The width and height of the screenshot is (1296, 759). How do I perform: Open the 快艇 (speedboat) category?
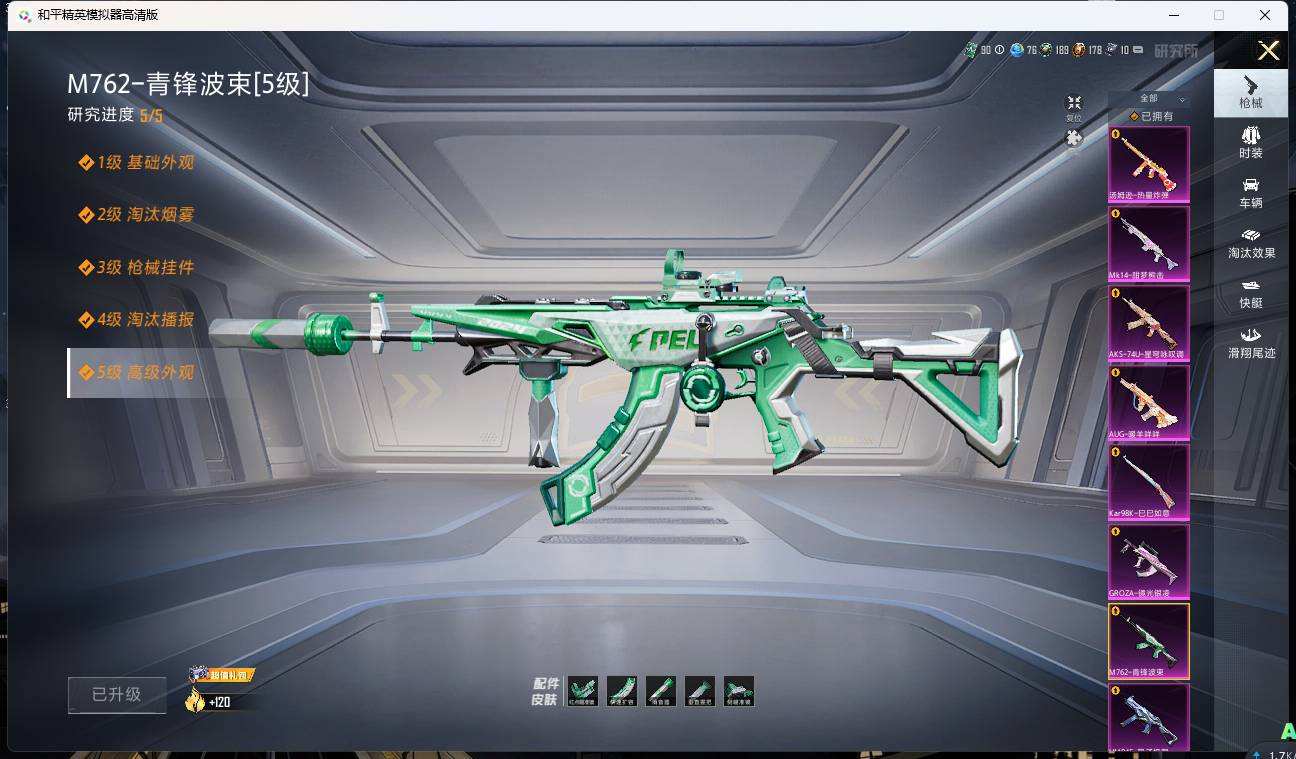[x=1250, y=292]
